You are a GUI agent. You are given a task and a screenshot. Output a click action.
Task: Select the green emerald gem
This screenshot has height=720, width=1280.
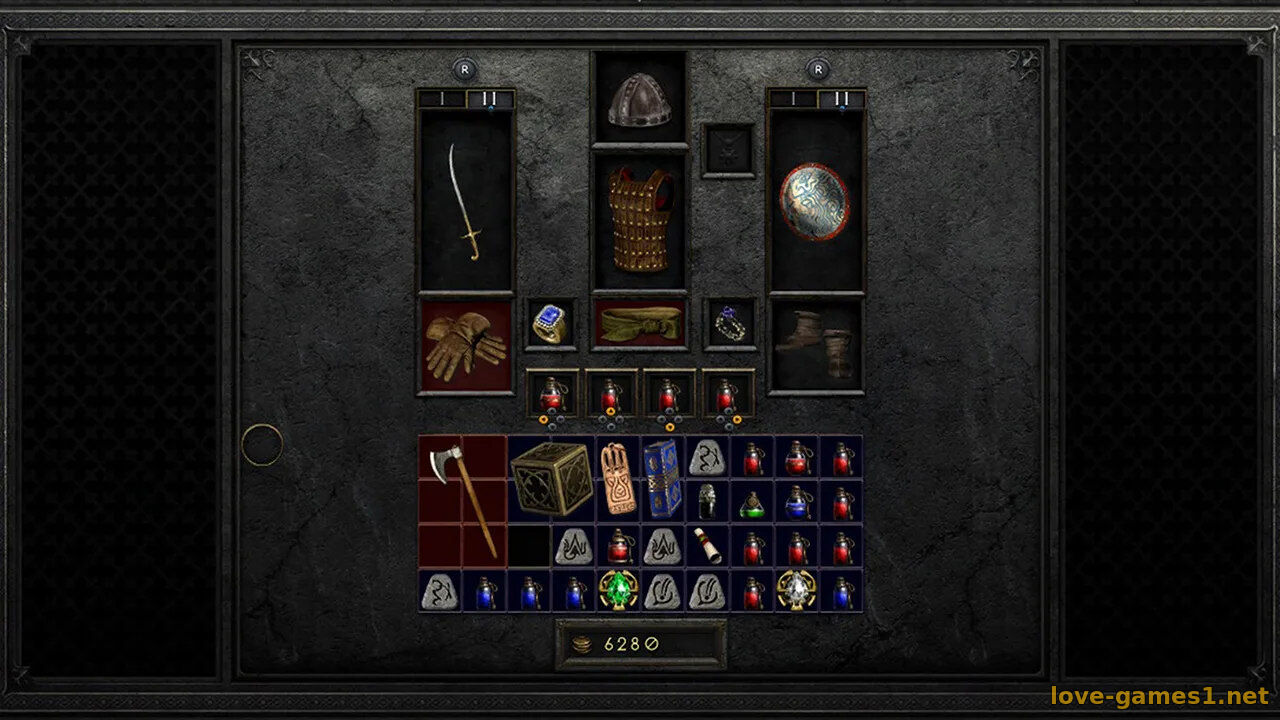click(x=618, y=590)
